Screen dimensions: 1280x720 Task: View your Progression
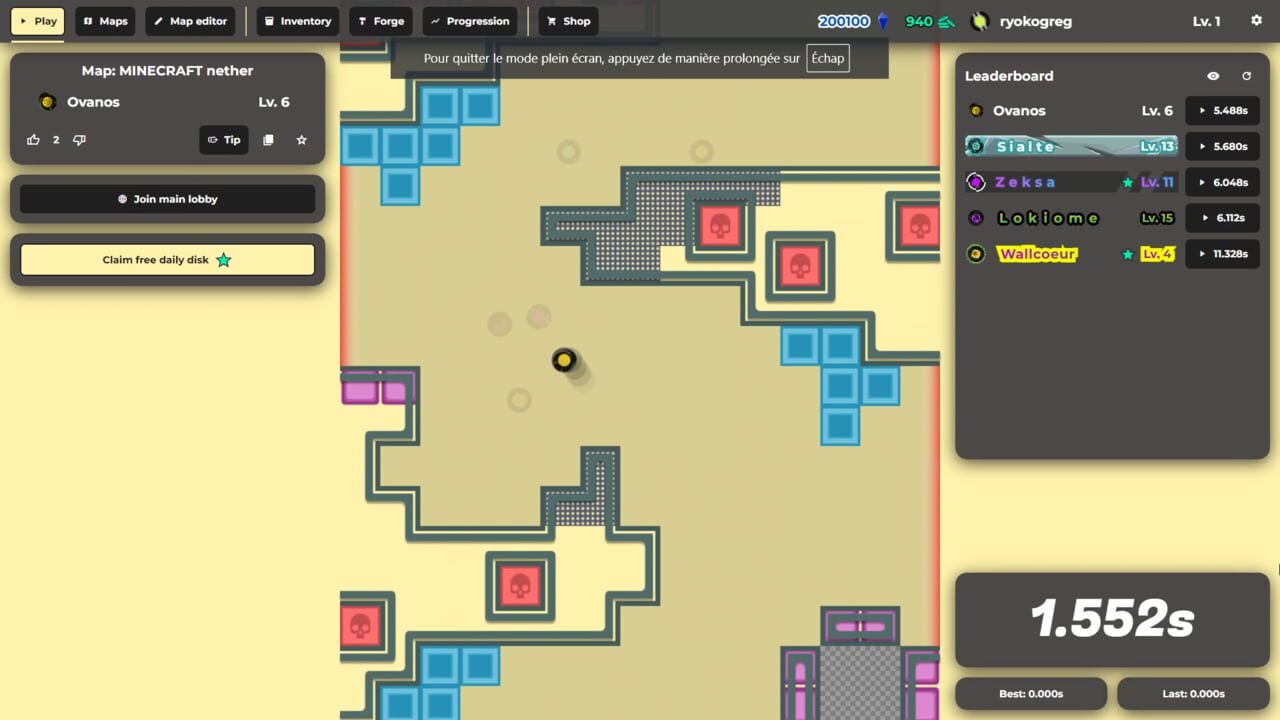click(470, 20)
